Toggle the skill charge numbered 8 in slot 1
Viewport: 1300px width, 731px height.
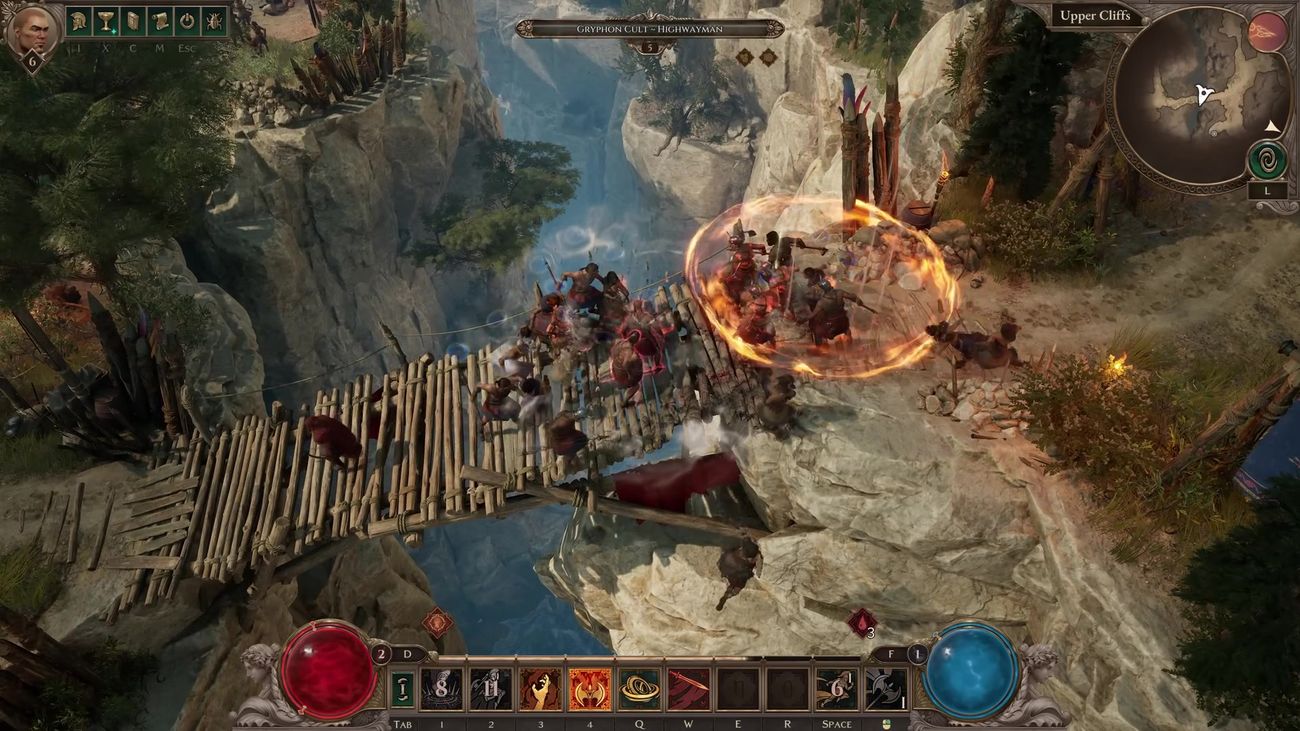[x=441, y=689]
